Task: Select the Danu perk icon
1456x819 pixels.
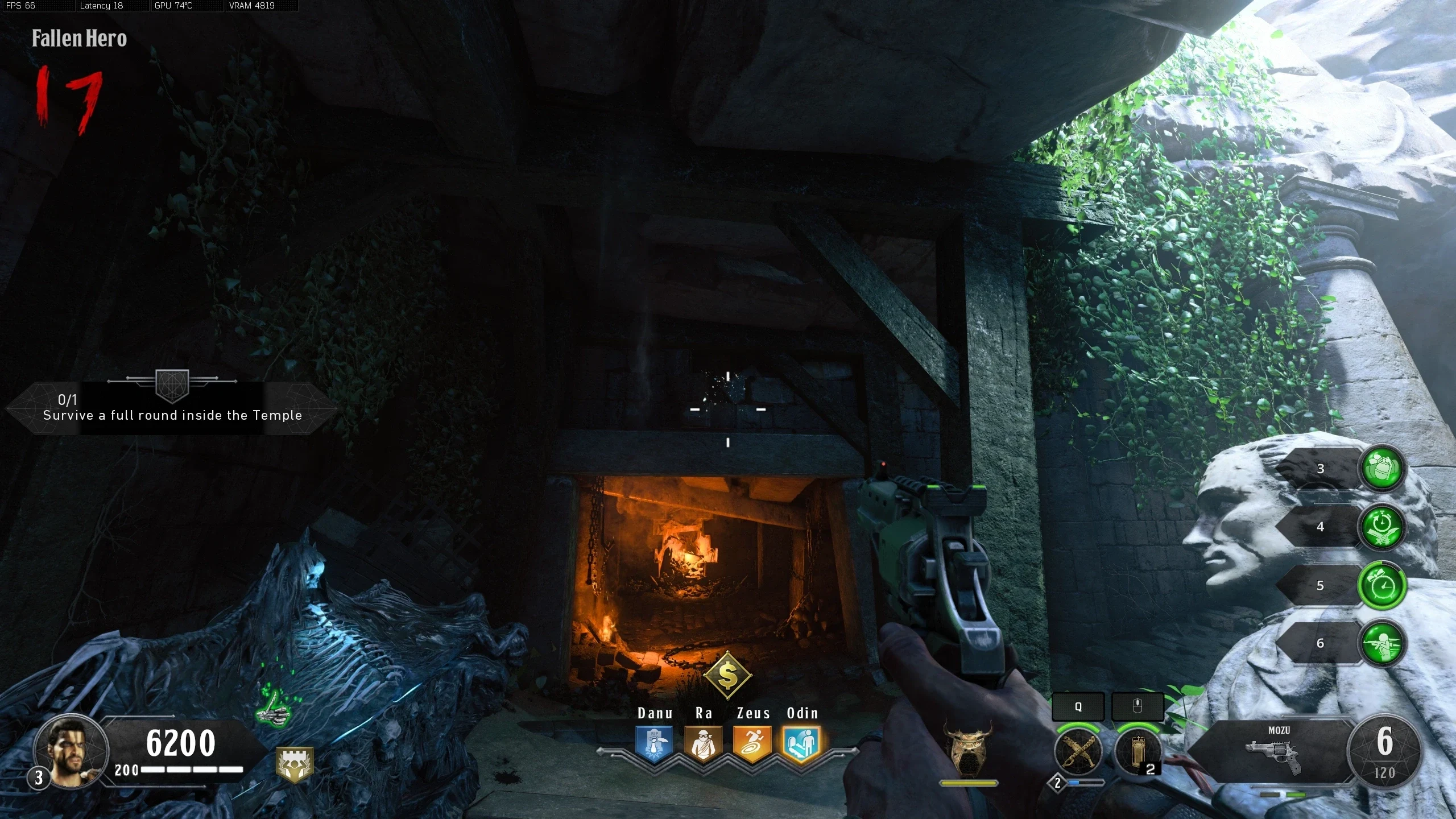Action: [654, 743]
